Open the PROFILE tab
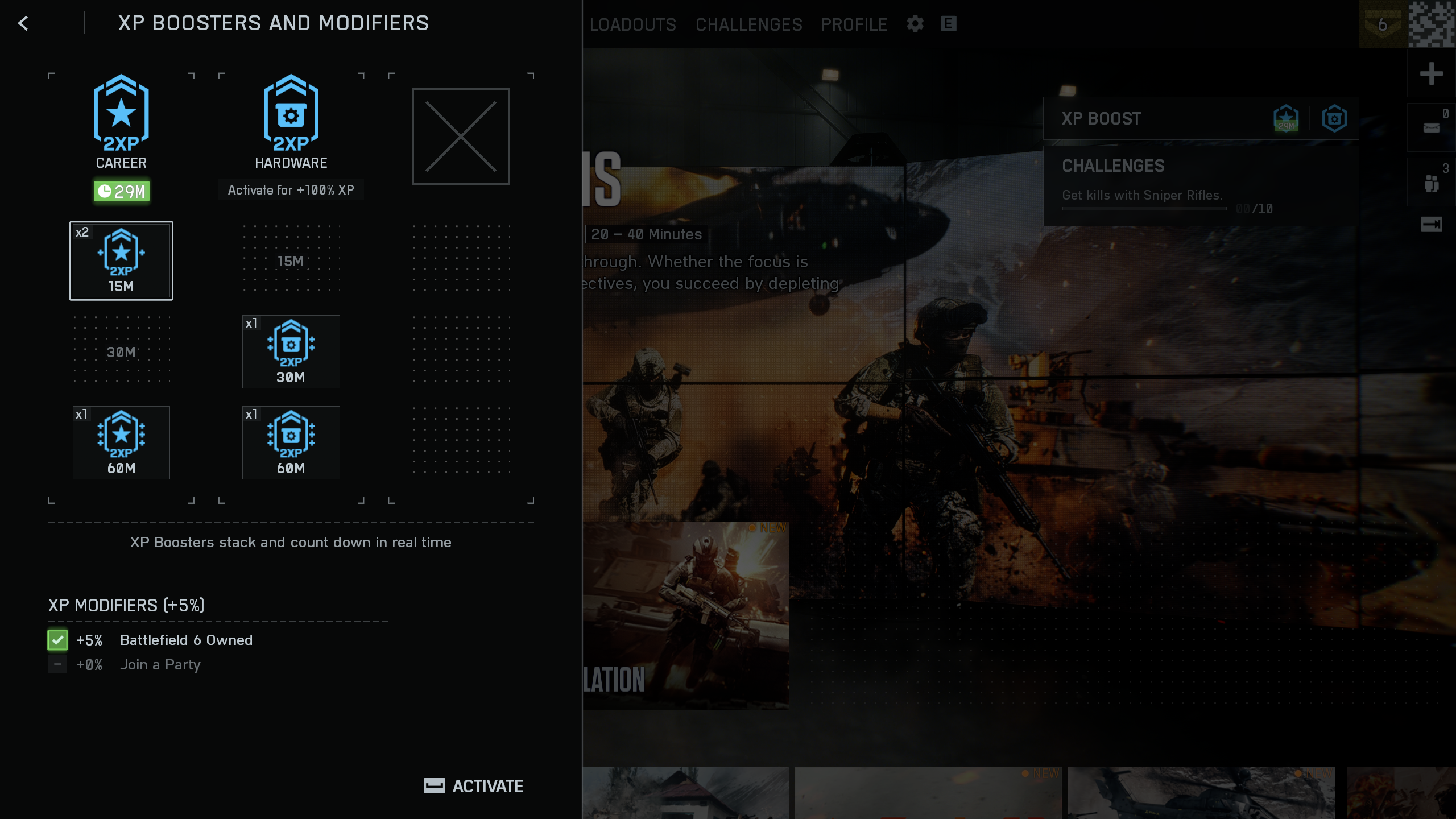 (854, 24)
